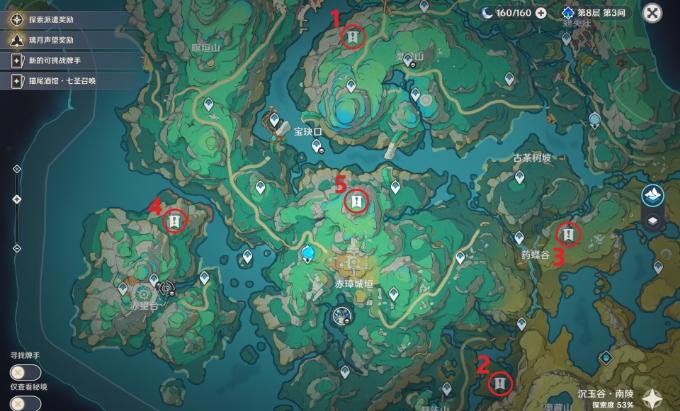
Task: Select the map marker numbered 5
Action: click(x=355, y=201)
